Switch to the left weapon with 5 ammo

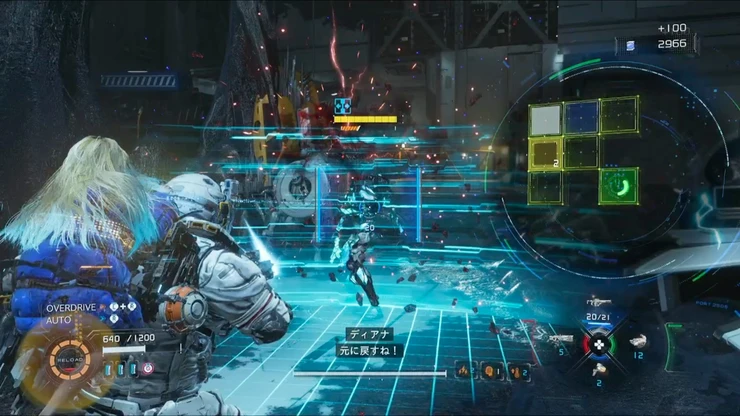(x=561, y=339)
